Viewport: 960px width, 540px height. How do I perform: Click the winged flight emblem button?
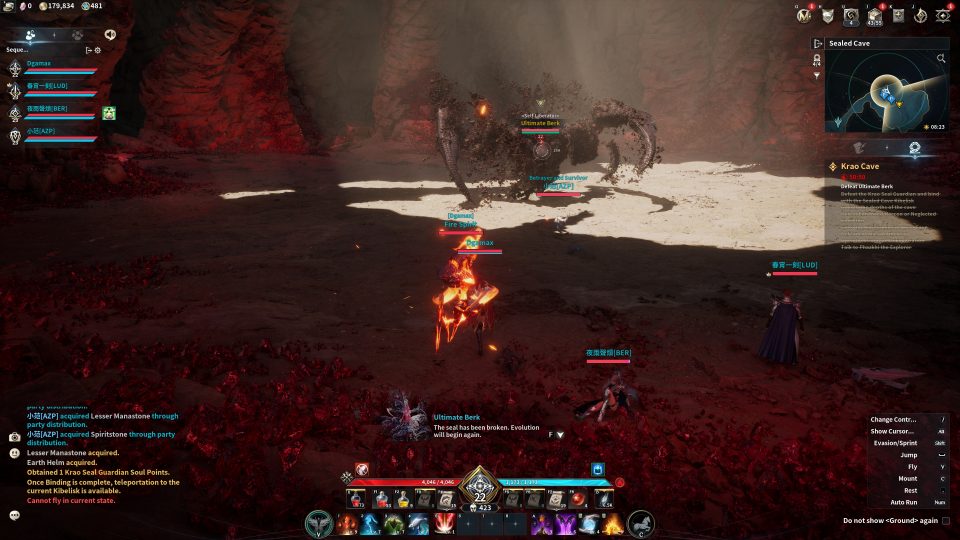(x=319, y=523)
